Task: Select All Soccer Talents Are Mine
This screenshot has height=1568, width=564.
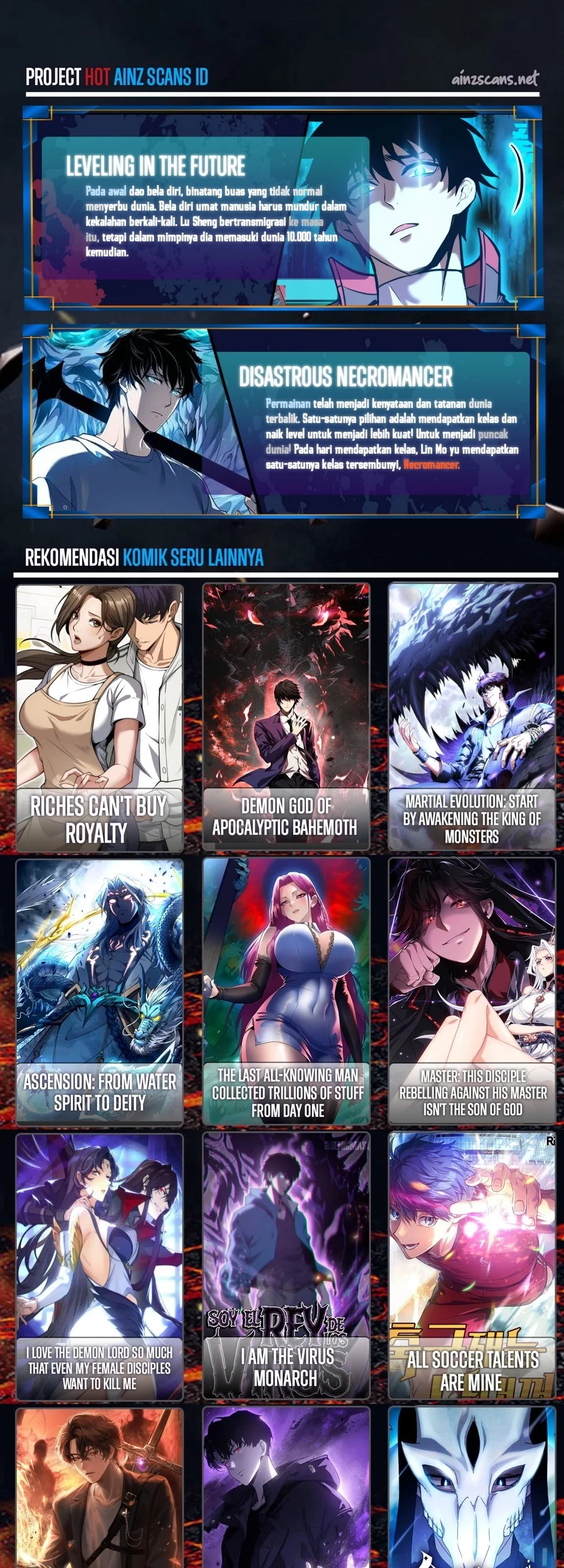Action: click(472, 1266)
